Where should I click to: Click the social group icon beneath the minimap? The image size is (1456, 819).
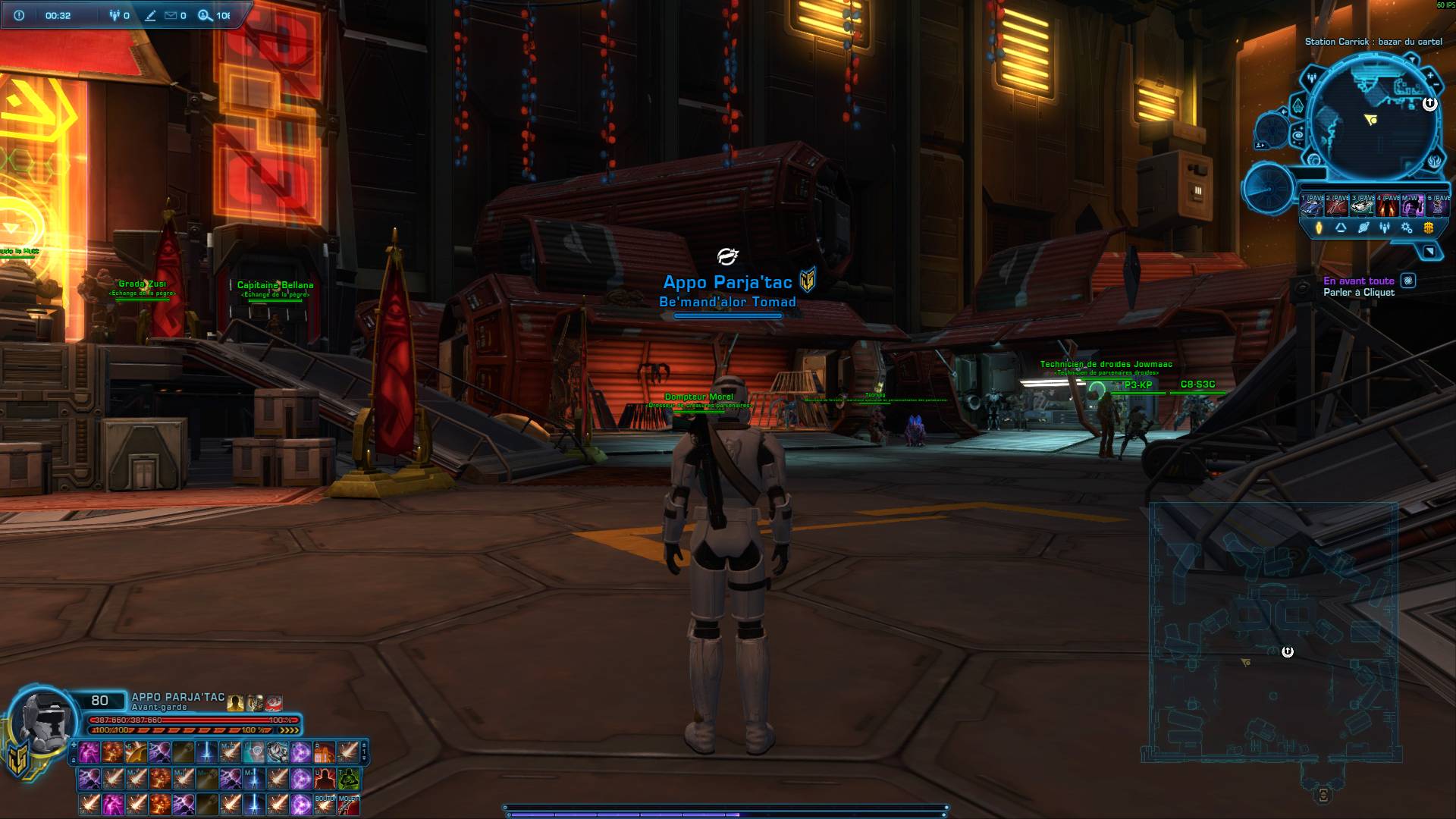pos(1385,229)
